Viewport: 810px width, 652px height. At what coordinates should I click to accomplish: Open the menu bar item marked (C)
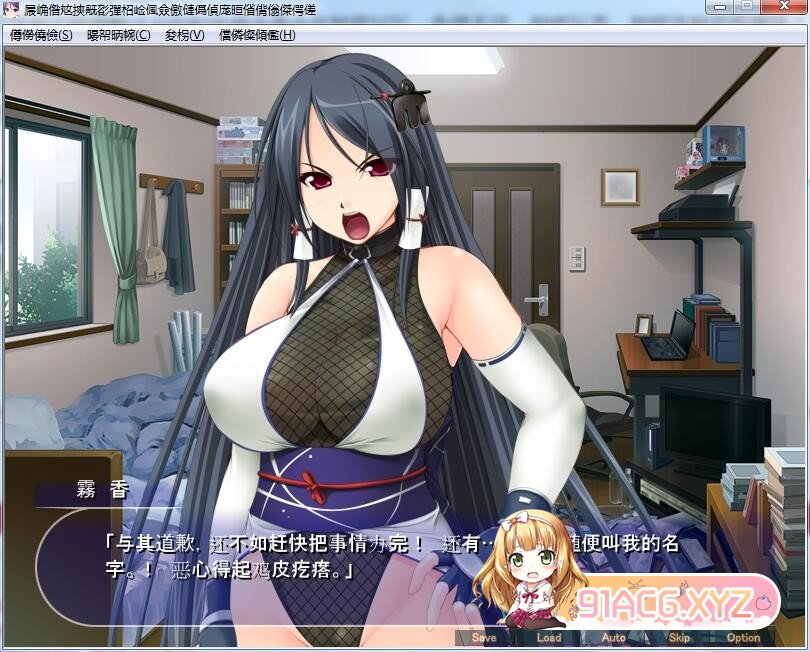coord(118,35)
